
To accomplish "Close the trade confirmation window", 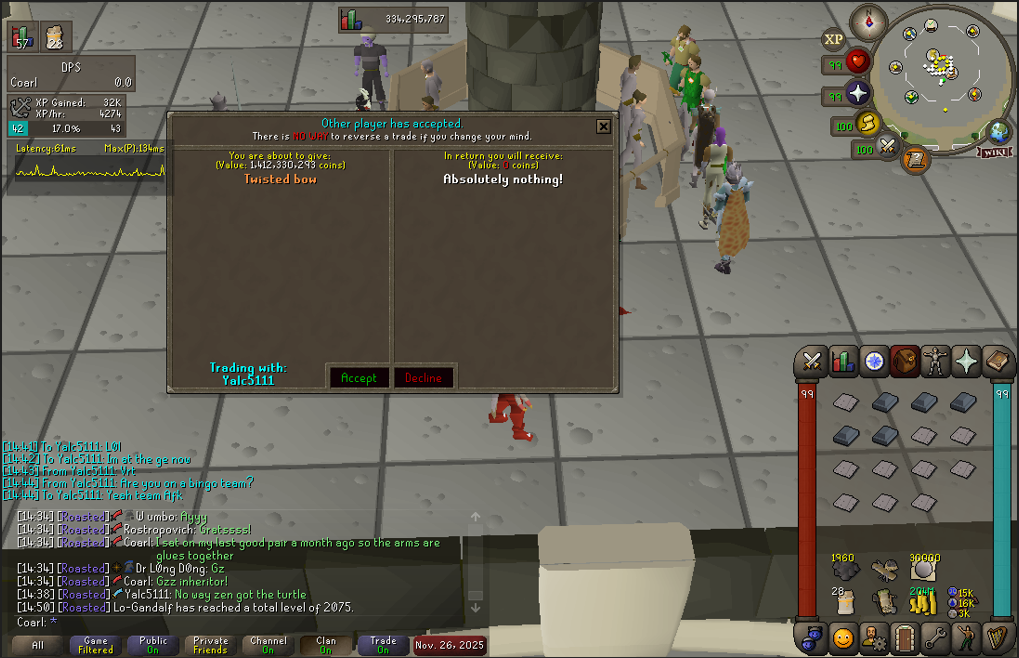I will [603, 126].
